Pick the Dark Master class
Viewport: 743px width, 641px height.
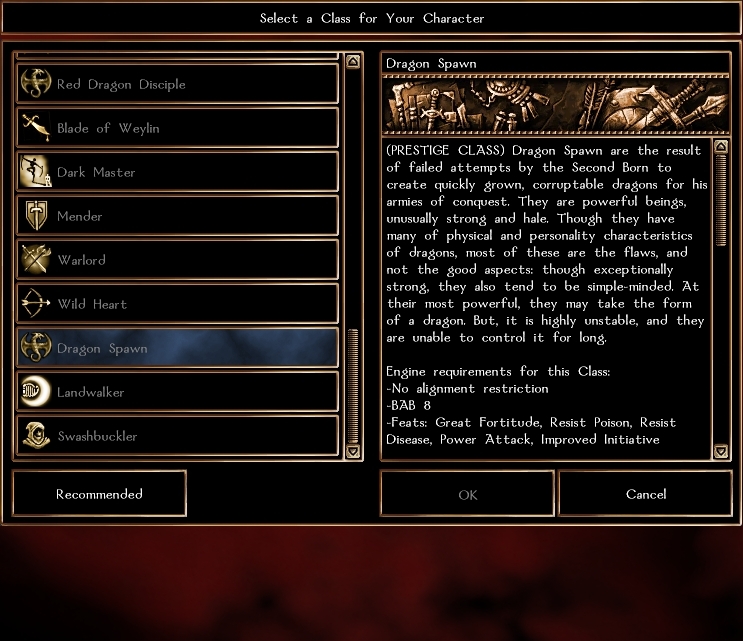178,172
